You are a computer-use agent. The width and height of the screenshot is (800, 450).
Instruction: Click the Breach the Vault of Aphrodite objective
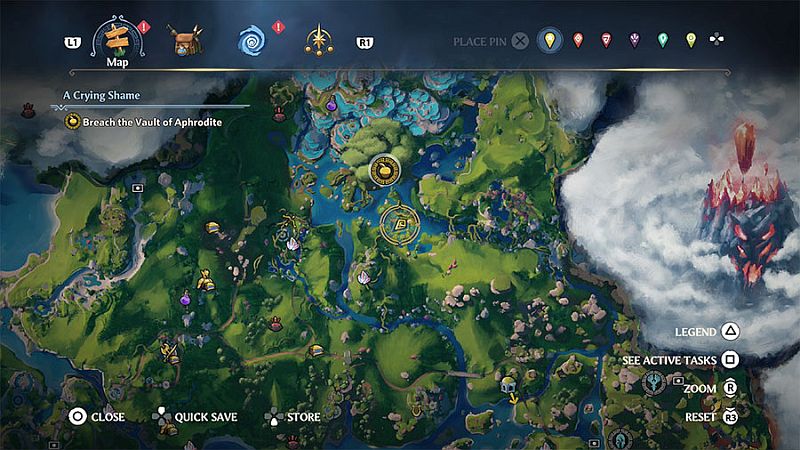(x=145, y=122)
